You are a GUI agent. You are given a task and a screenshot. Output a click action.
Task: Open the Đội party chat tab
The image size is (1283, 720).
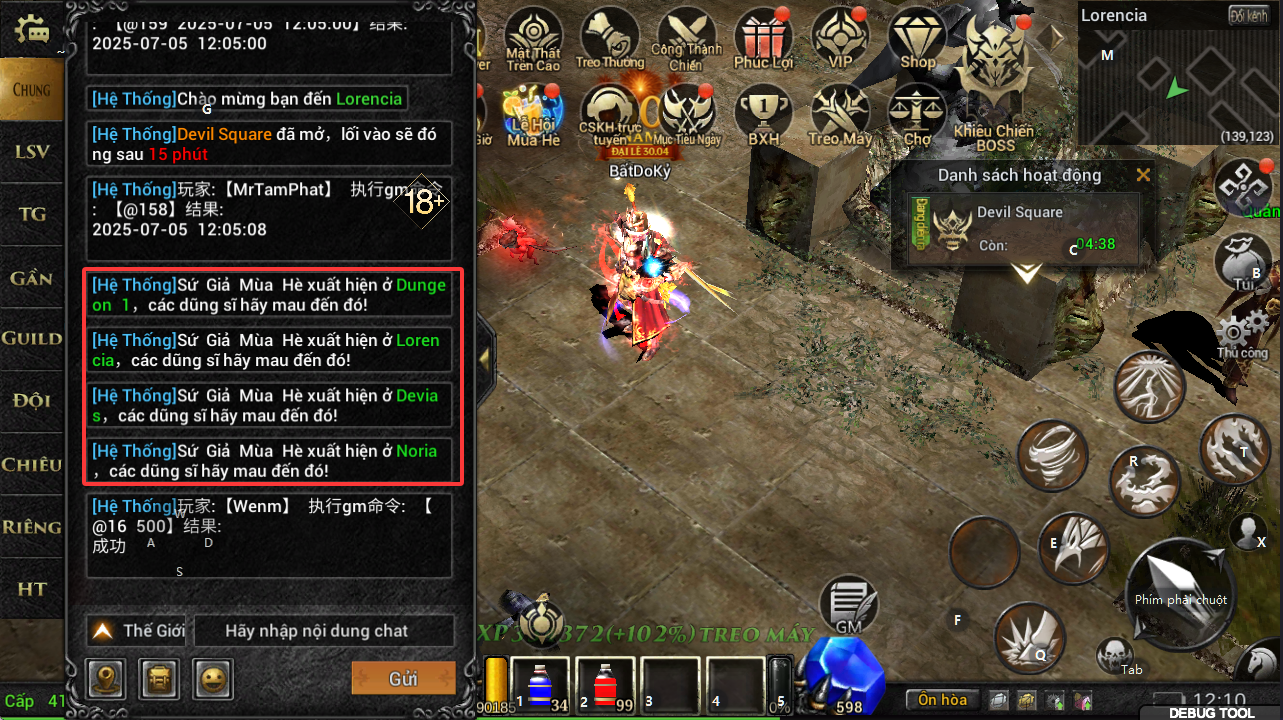32,401
